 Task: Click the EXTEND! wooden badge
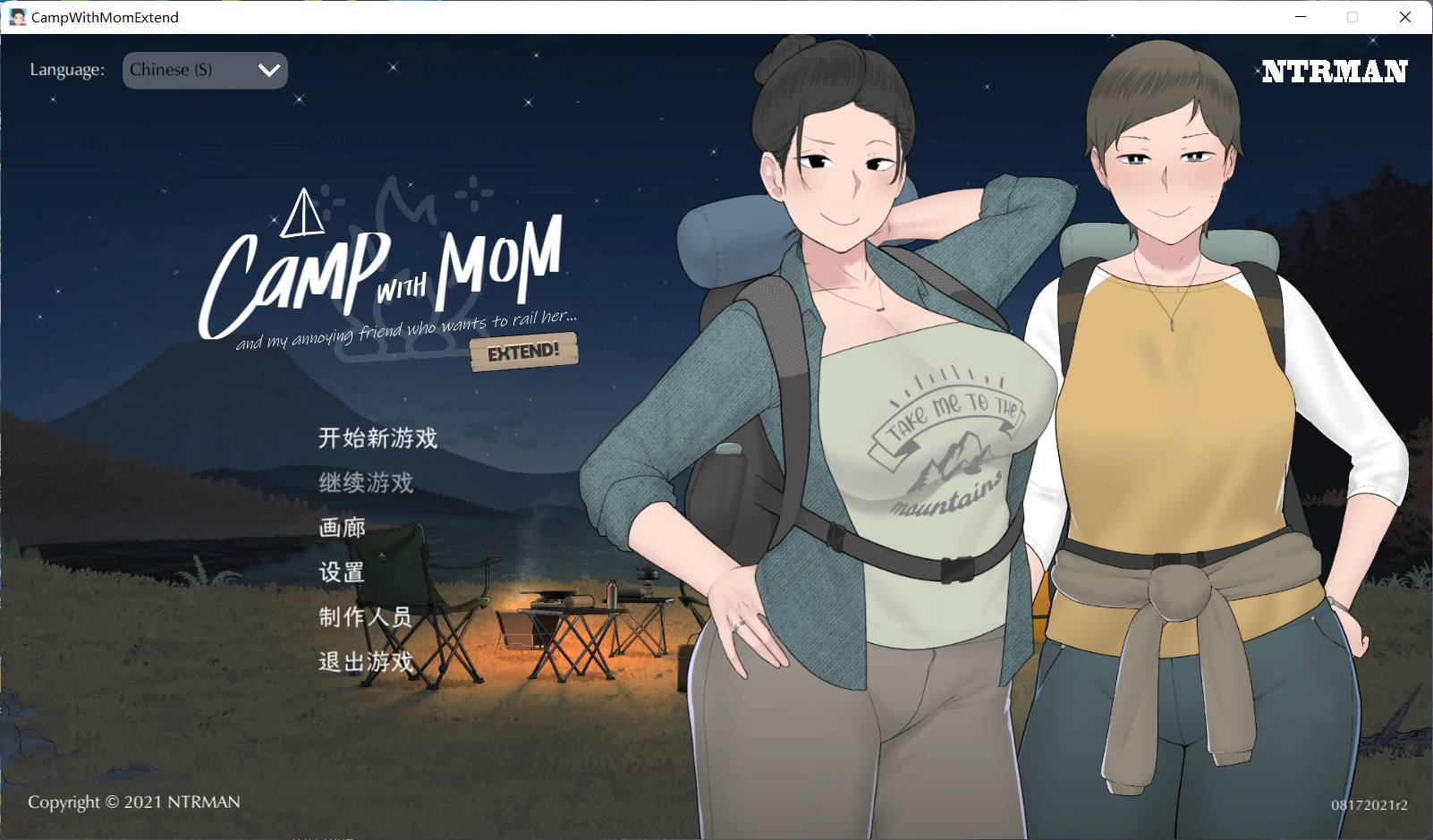coord(523,351)
